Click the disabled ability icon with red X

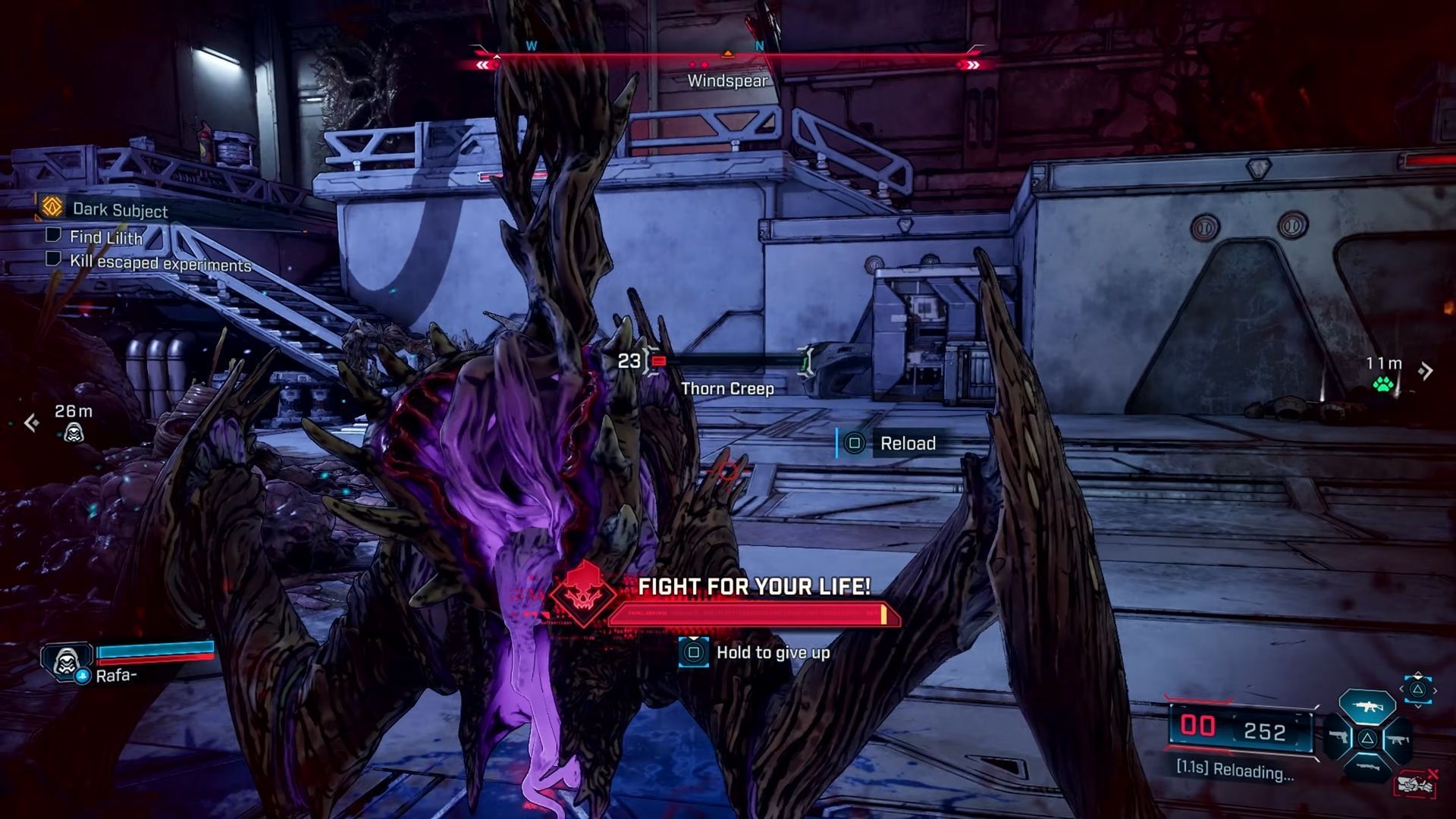(x=1415, y=783)
